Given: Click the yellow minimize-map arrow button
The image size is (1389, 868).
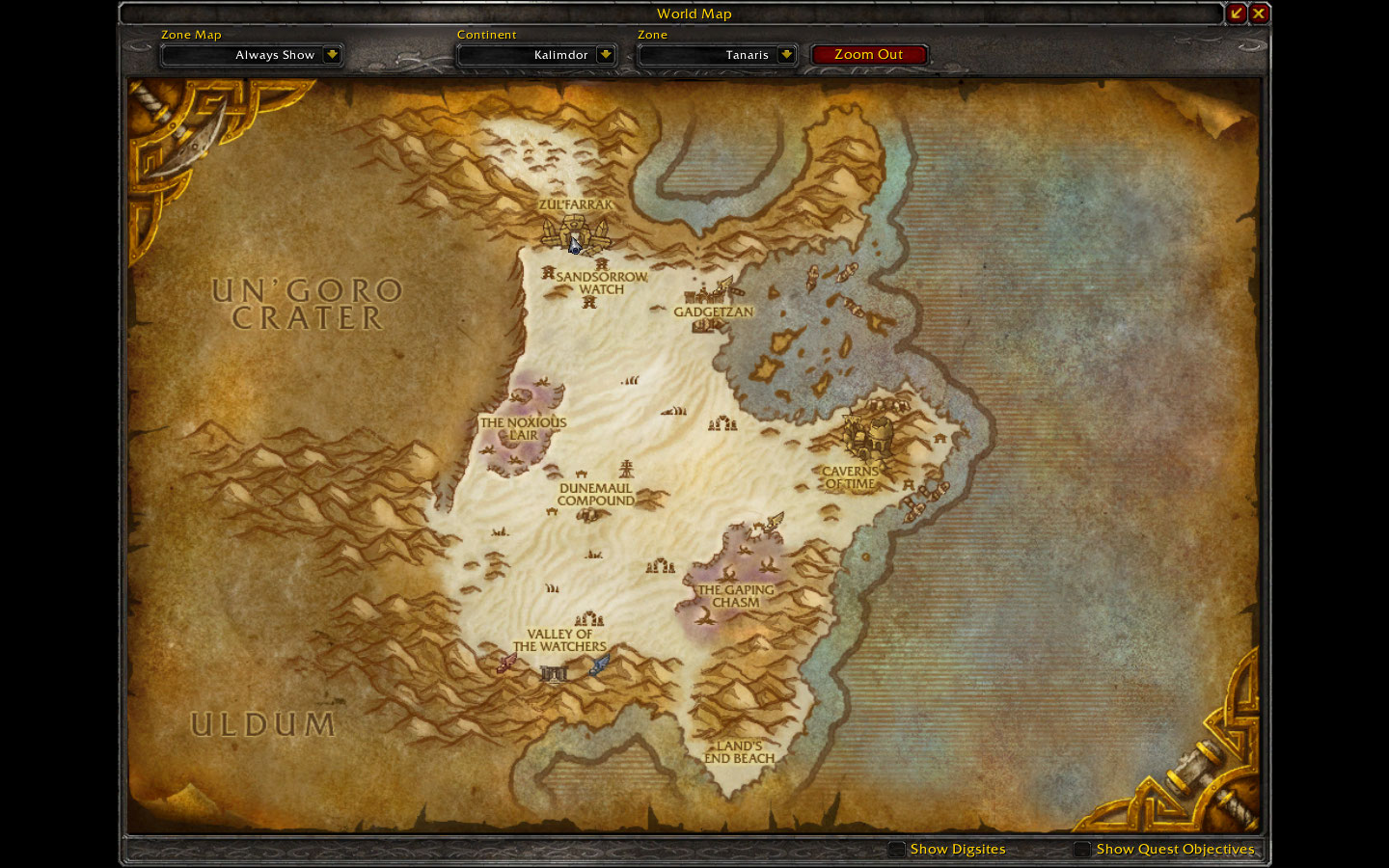Looking at the screenshot, I should [x=1238, y=14].
